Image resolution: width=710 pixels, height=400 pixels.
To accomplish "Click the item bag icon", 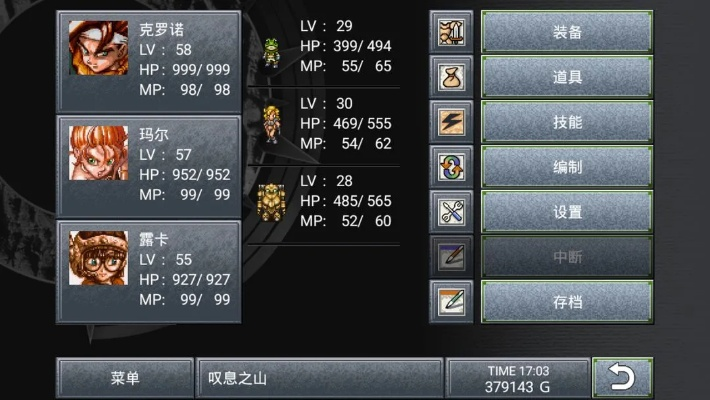I will 451,77.
